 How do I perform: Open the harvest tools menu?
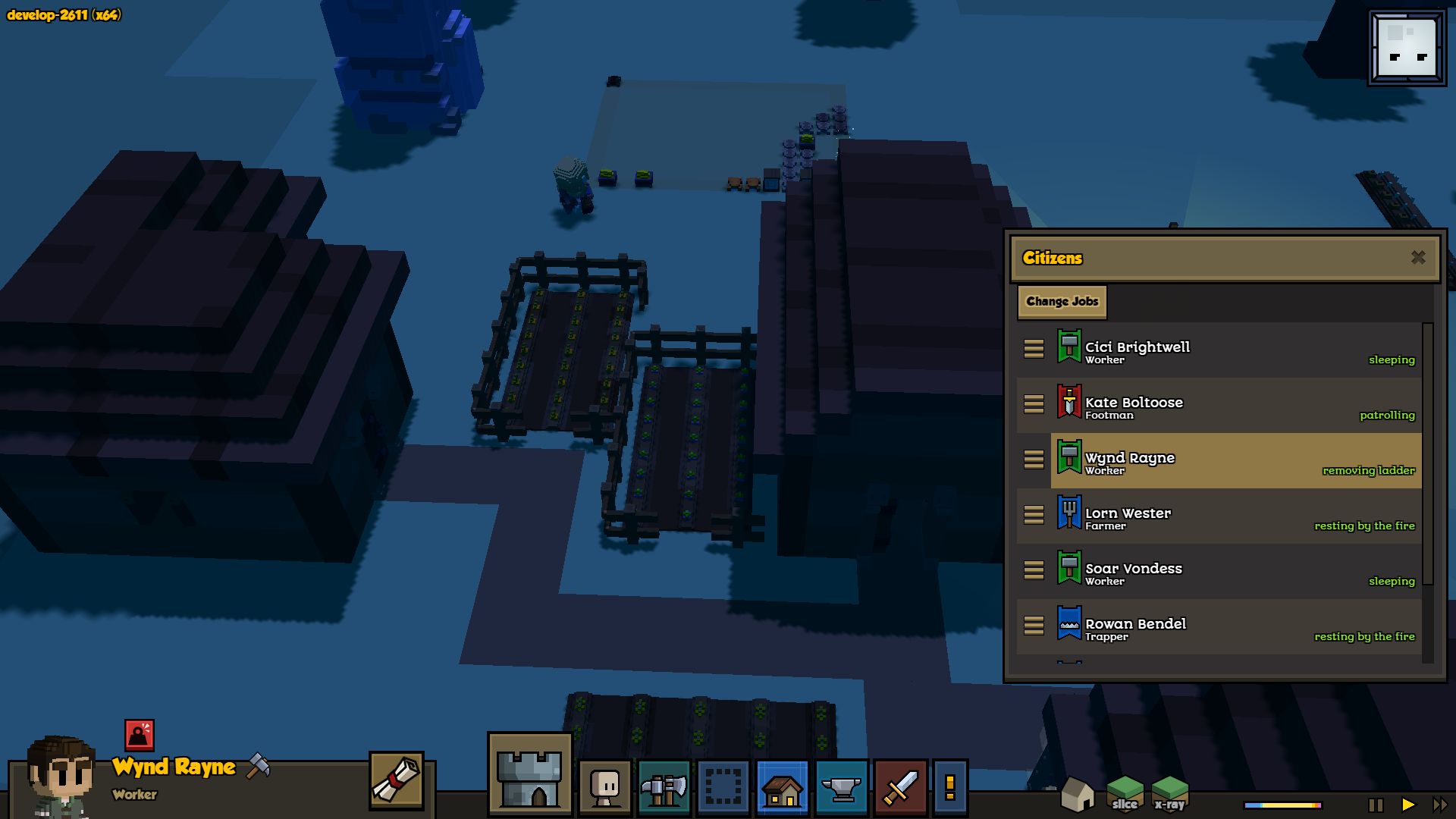[664, 788]
